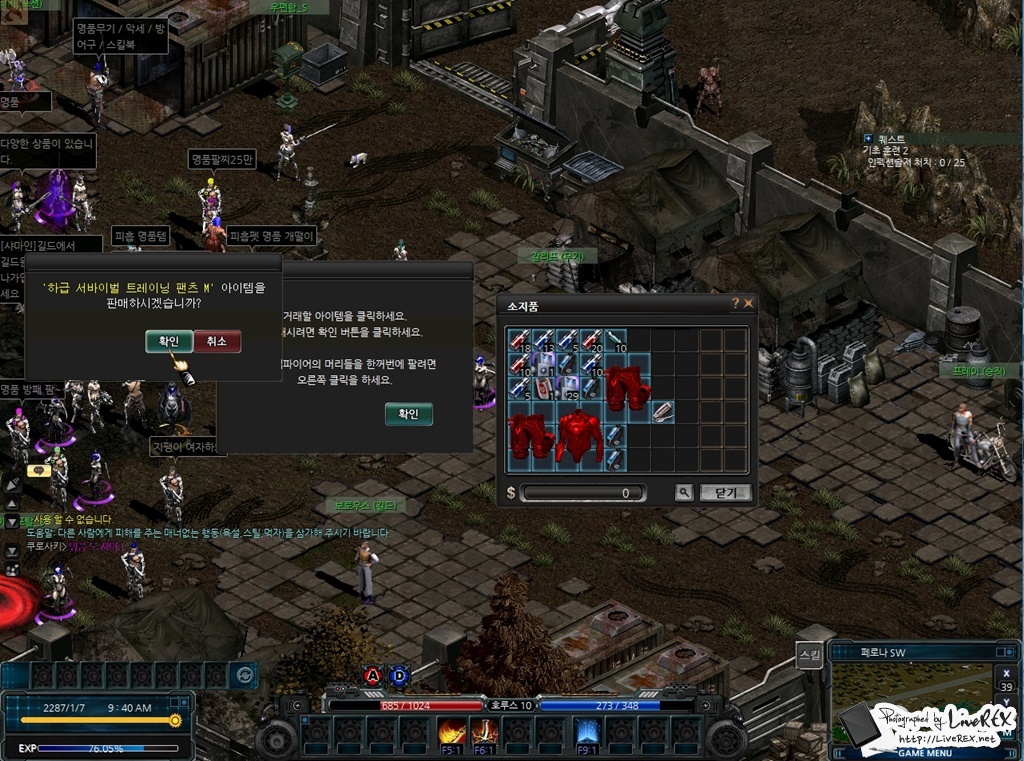Click the red A circle button above the health bar
Image resolution: width=1024 pixels, height=761 pixels.
click(373, 675)
